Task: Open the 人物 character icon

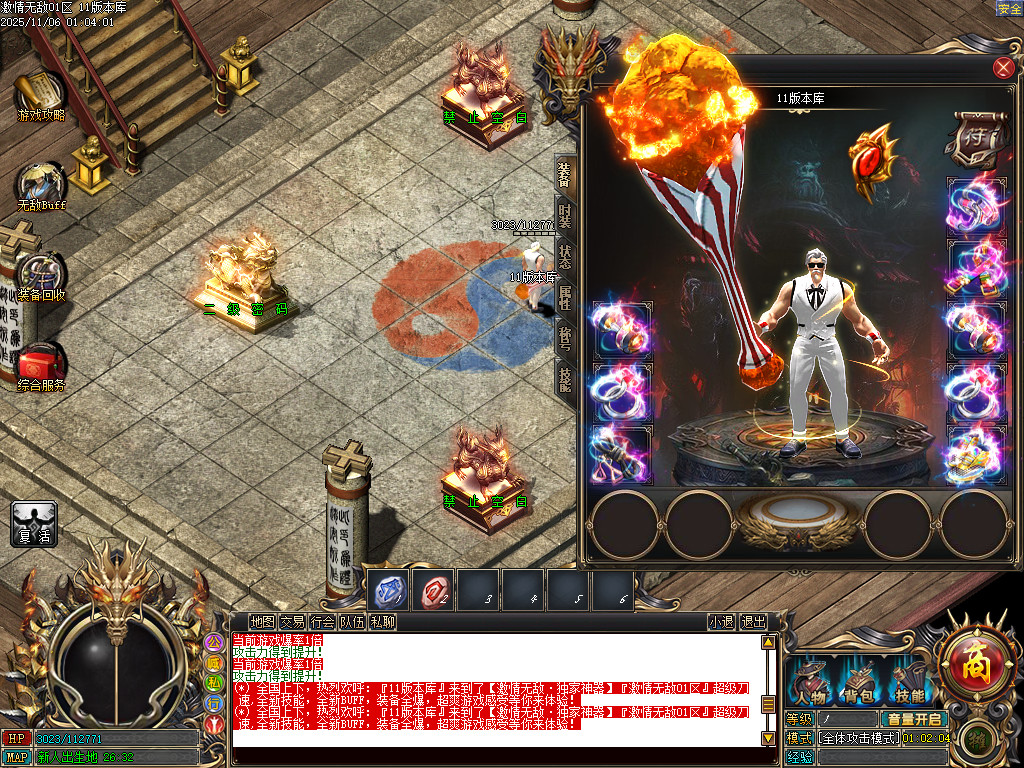Action: tap(809, 683)
